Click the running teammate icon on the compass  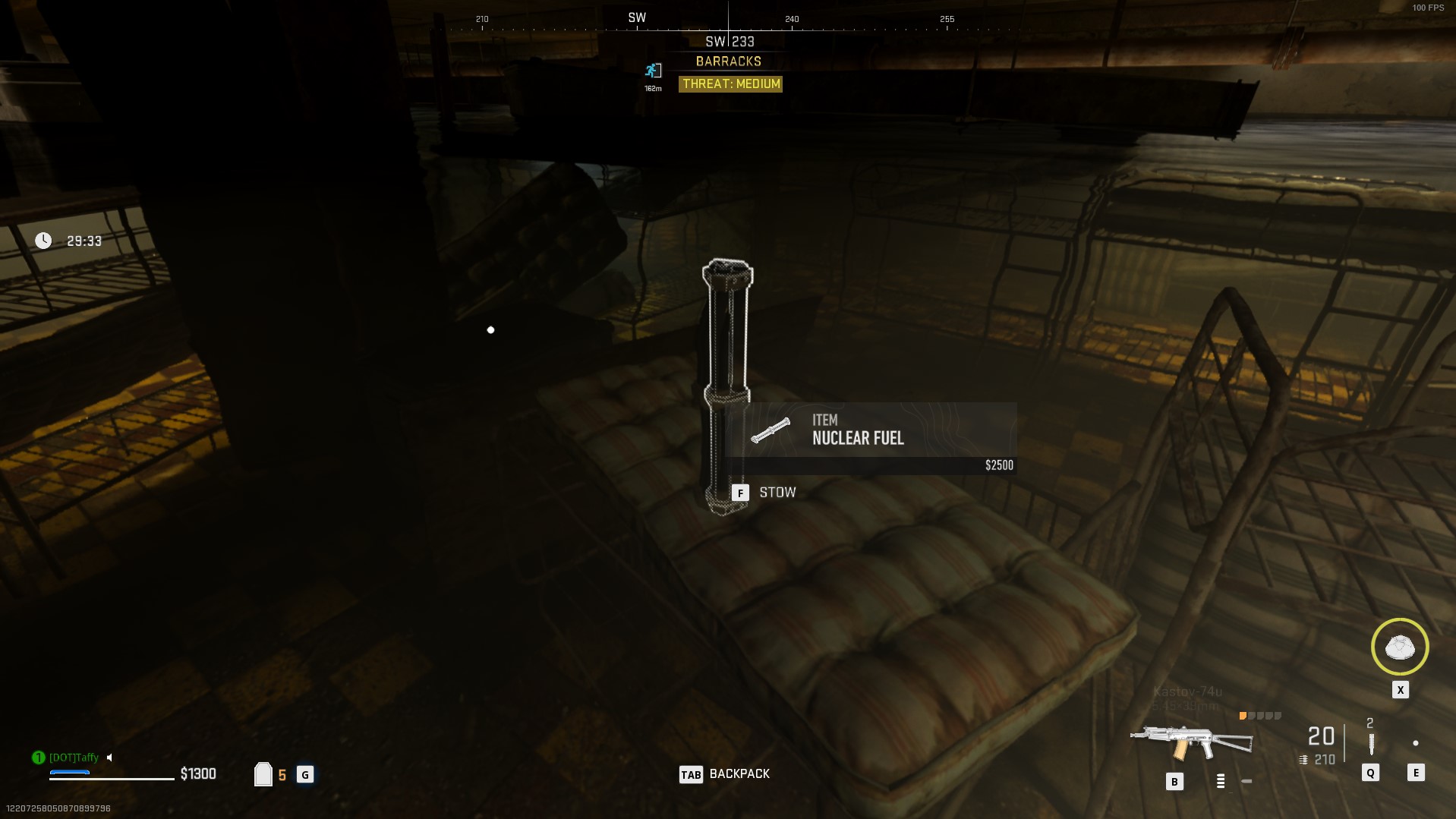(651, 71)
